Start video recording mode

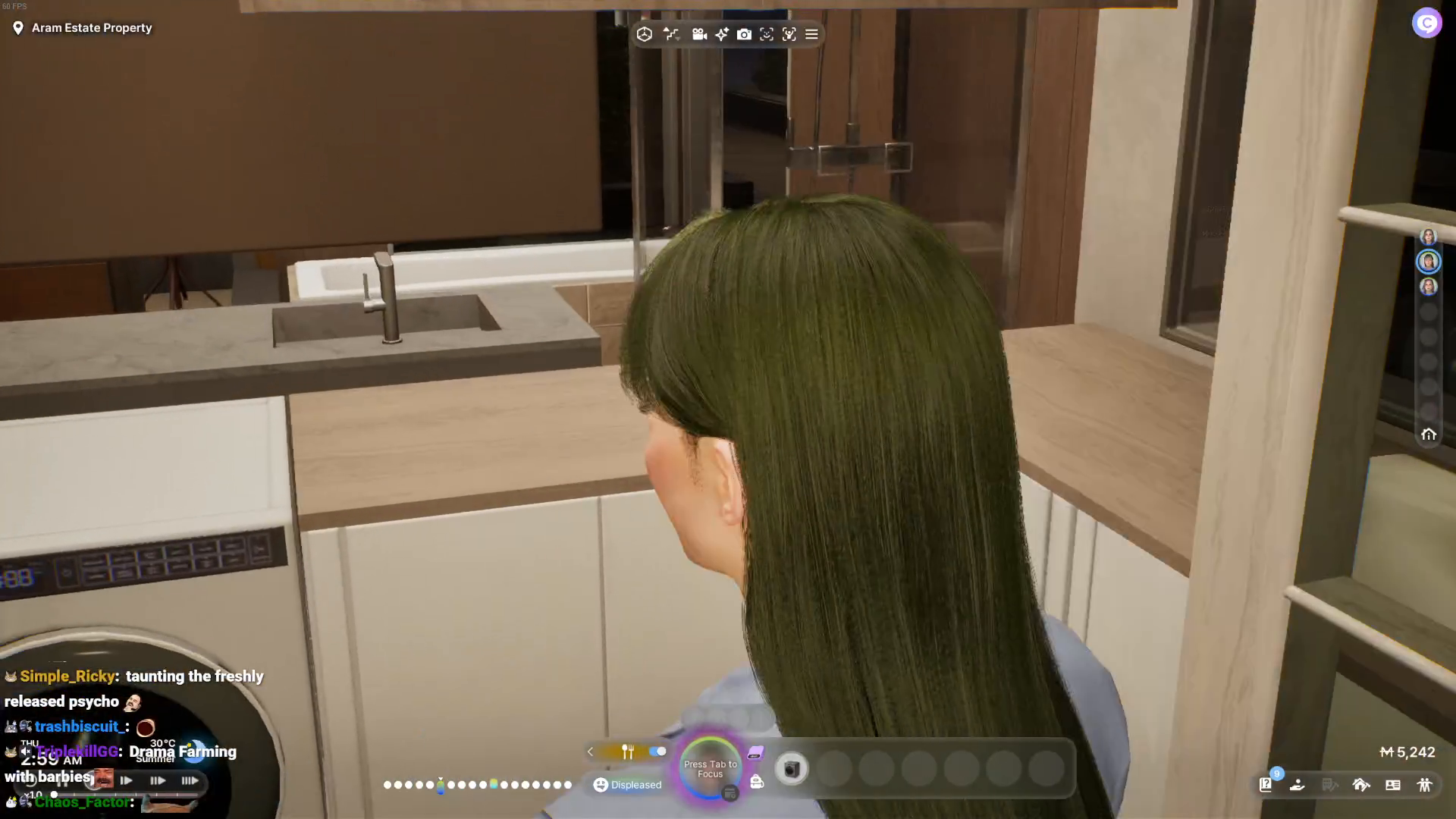click(699, 34)
